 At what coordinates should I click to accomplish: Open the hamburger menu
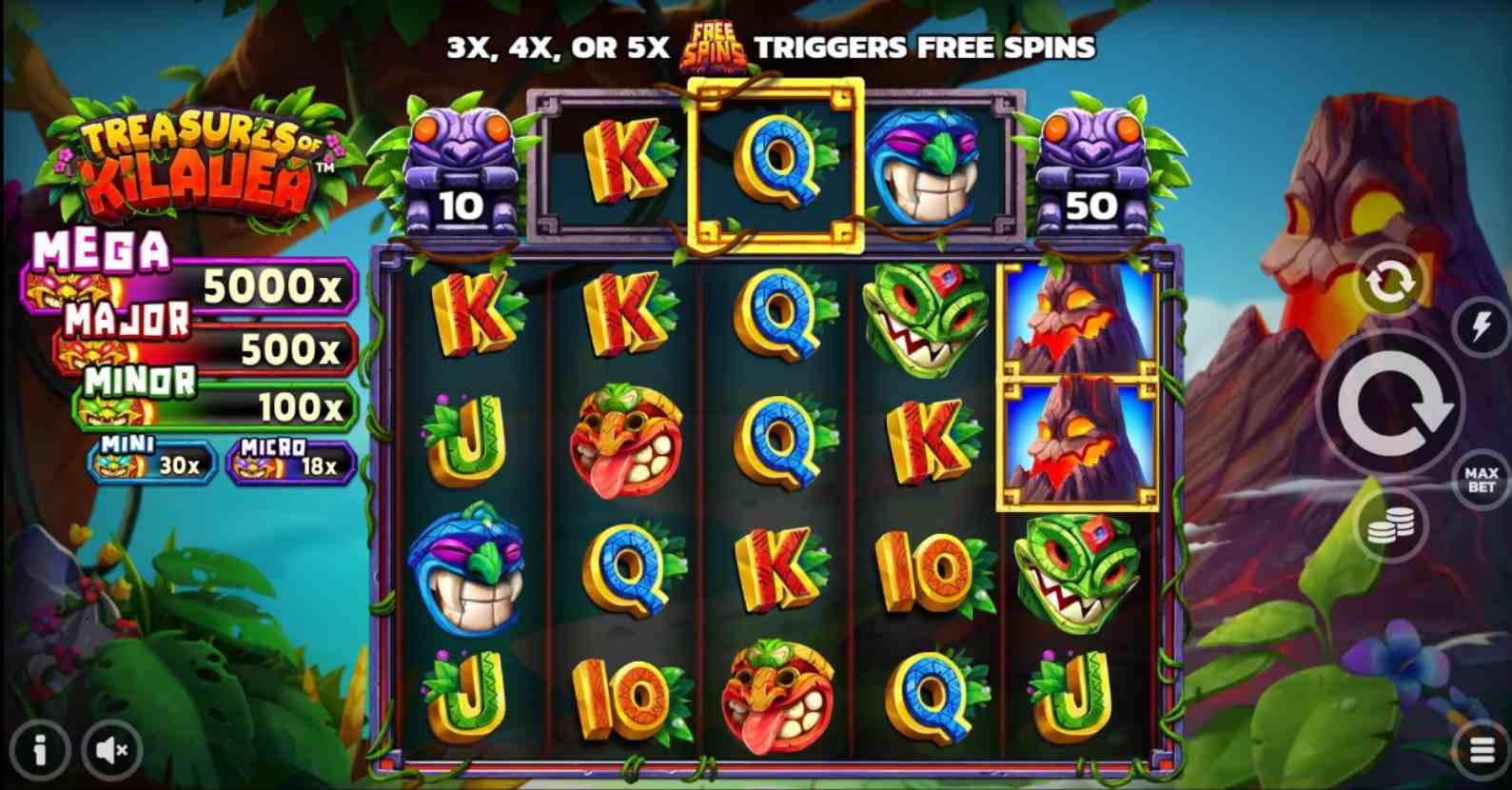point(1482,751)
